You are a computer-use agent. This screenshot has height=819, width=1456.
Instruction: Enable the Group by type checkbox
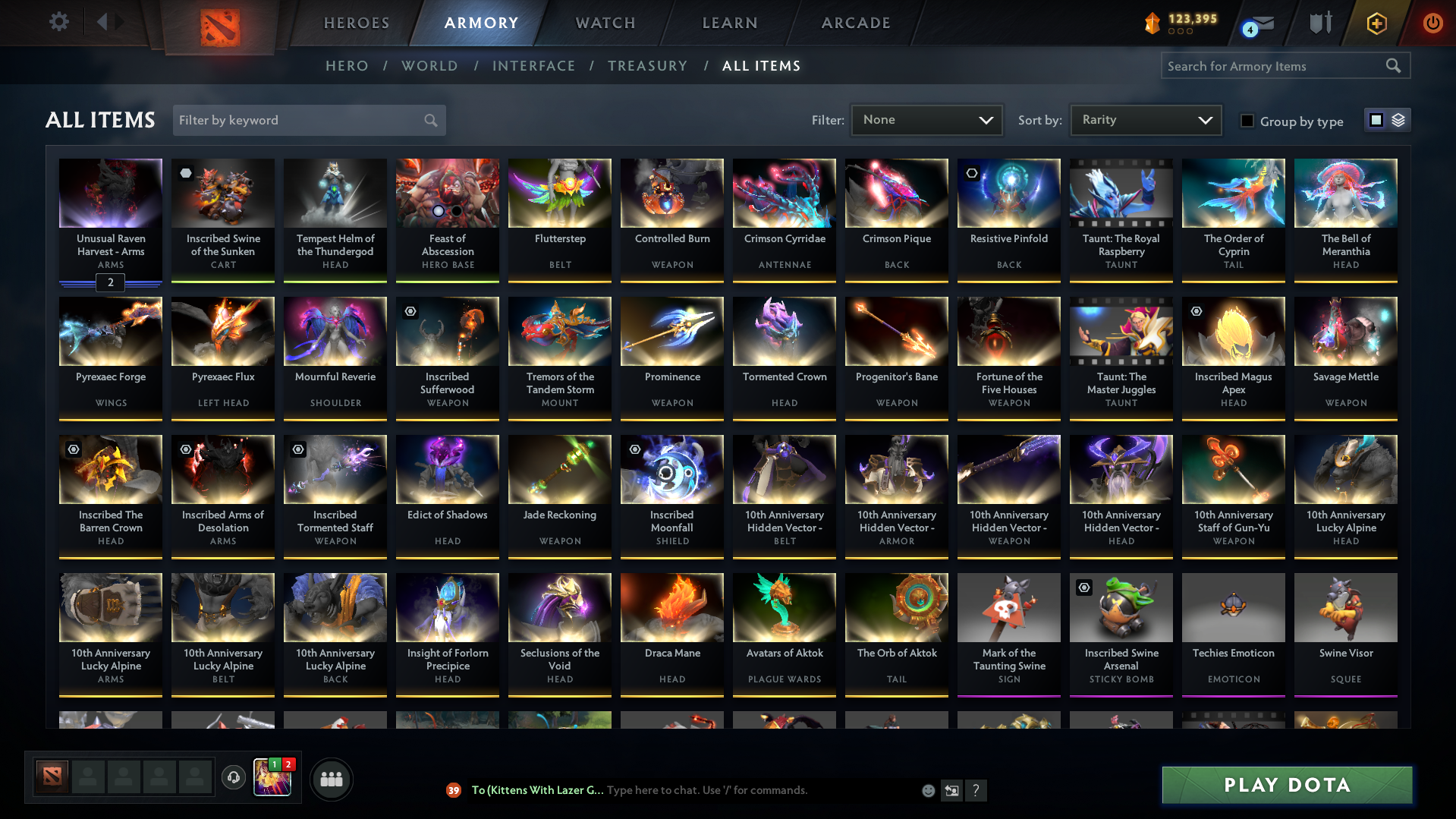tap(1247, 121)
